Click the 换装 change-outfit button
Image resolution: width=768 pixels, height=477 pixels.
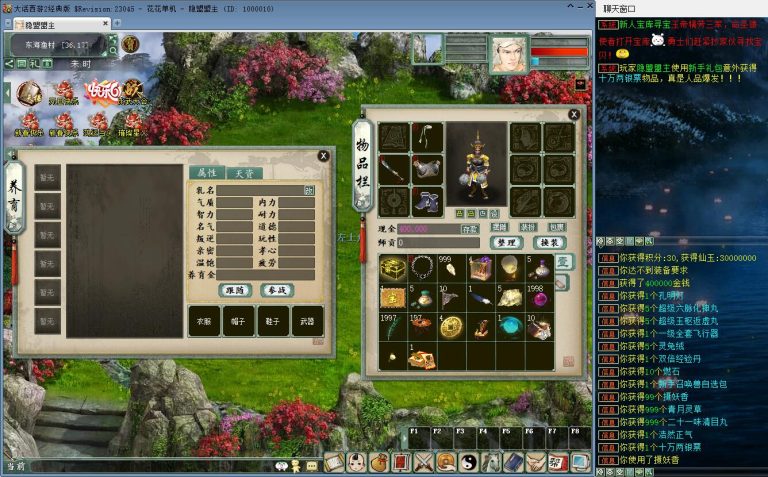(549, 242)
